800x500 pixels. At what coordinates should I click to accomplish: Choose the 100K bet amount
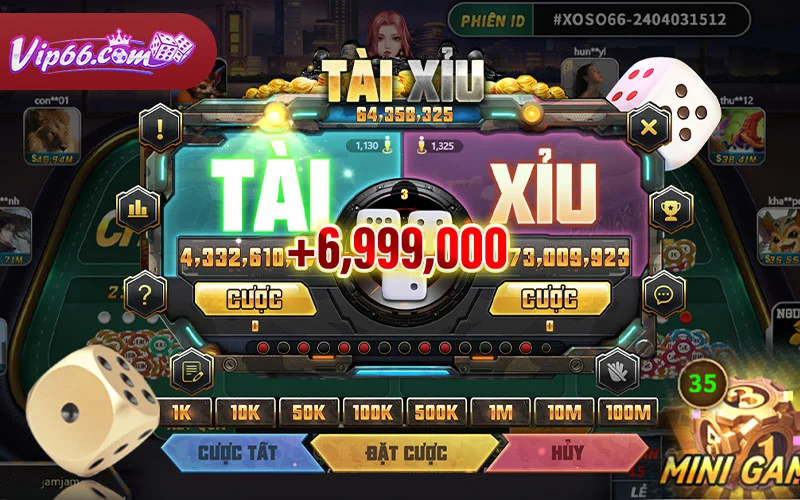pos(373,413)
